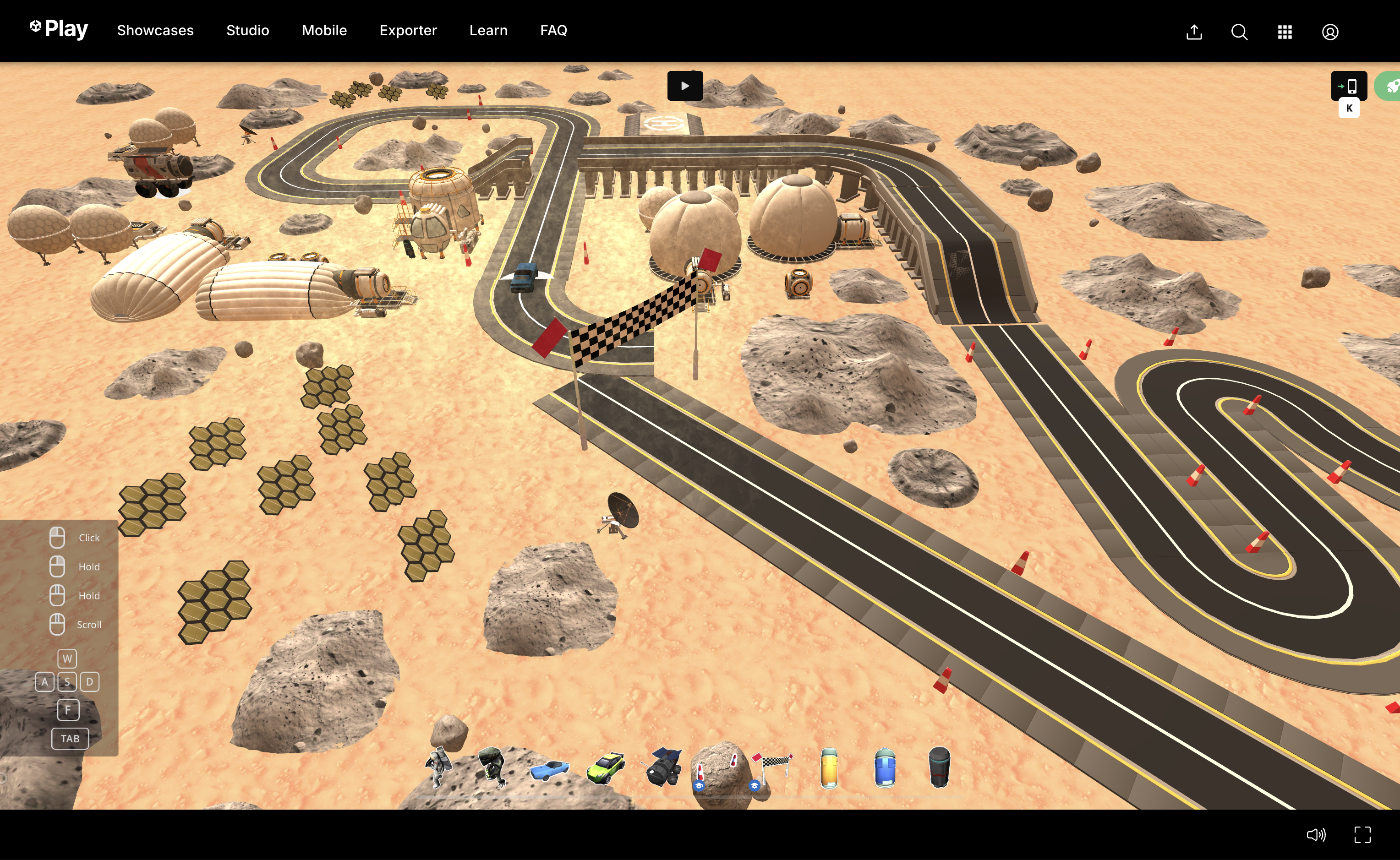The height and width of the screenshot is (860, 1400).
Task: Enter fullscreen mode
Action: coord(1362,834)
